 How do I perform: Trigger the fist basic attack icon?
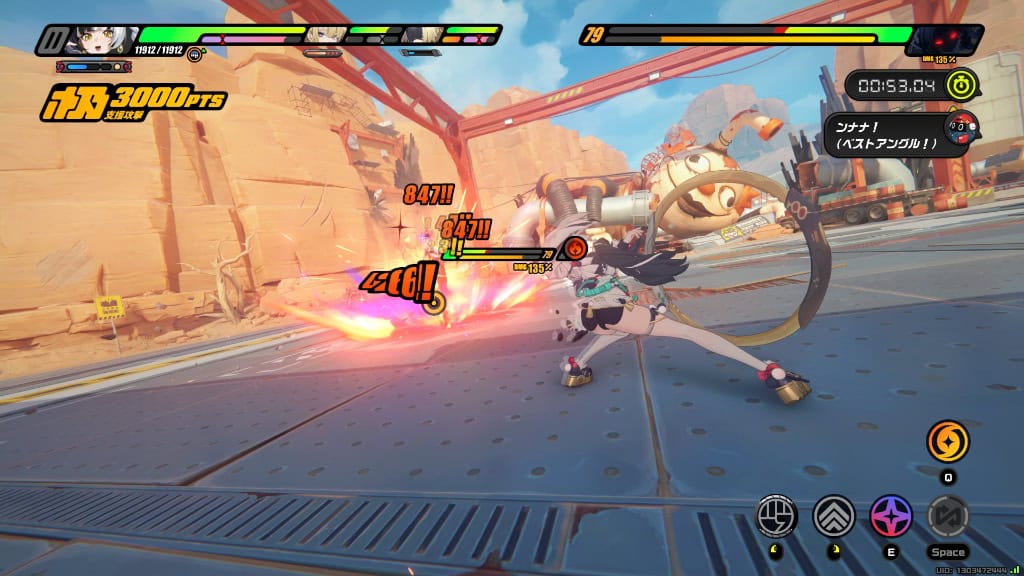[x=777, y=516]
